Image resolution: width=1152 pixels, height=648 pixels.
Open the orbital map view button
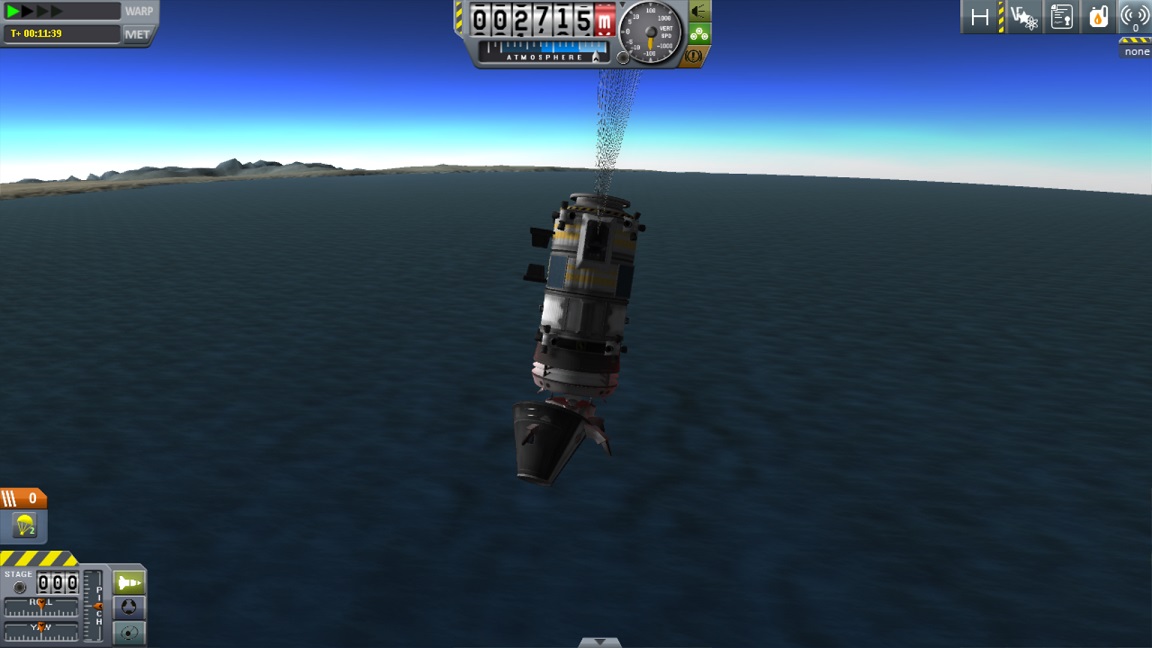tap(129, 632)
